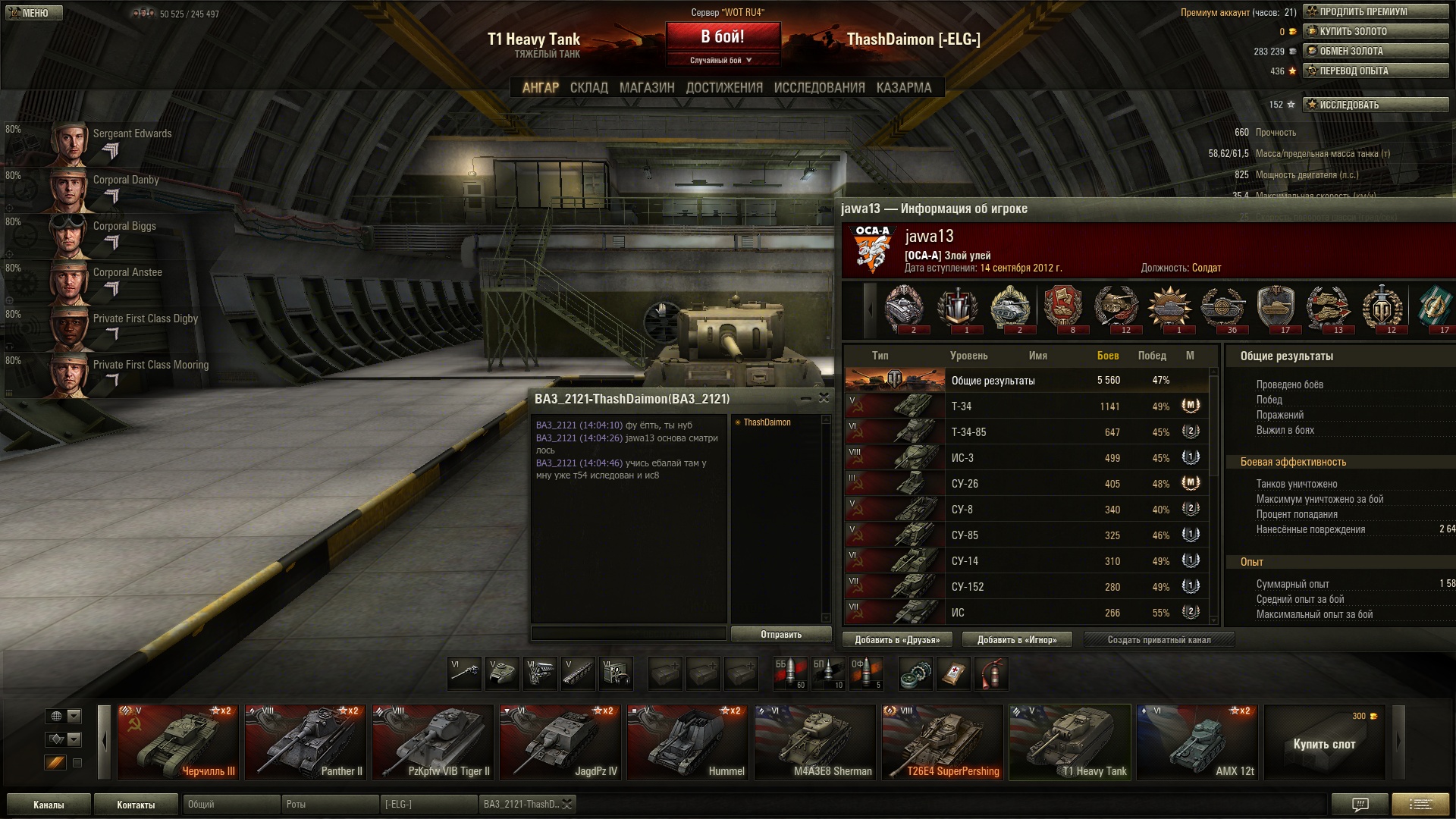Viewport: 1456px width, 819px height.
Task: Send chat message with Отправить
Action: click(x=780, y=634)
